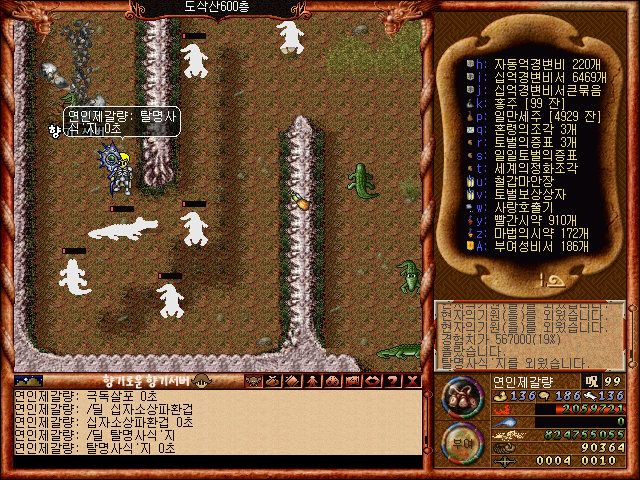This screenshot has width=640, height=480.
Task: Click the landscape icon left of chat bar
Action: (x=28, y=380)
